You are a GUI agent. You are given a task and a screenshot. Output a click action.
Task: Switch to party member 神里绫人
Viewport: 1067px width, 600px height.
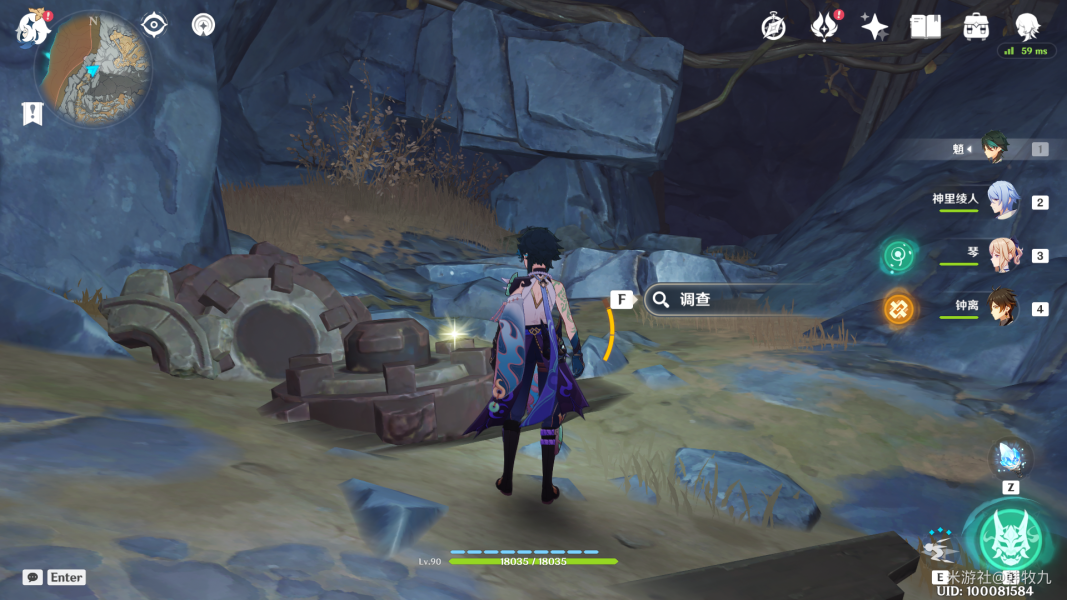click(1001, 201)
